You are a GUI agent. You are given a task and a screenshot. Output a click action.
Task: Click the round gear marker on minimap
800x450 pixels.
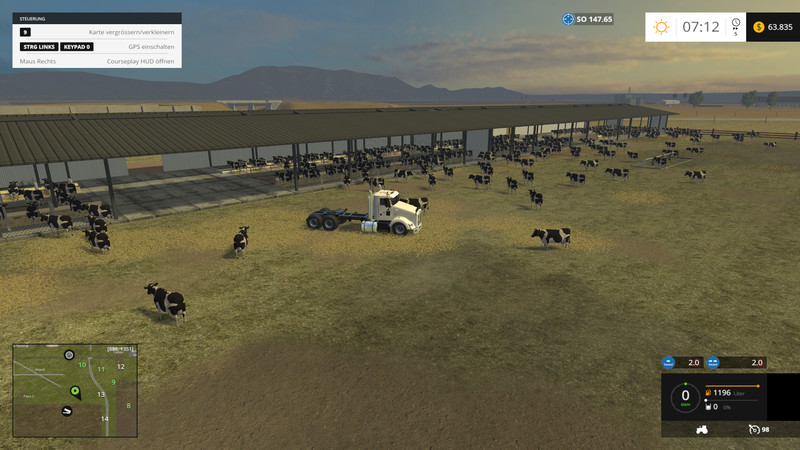pyautogui.click(x=69, y=355)
